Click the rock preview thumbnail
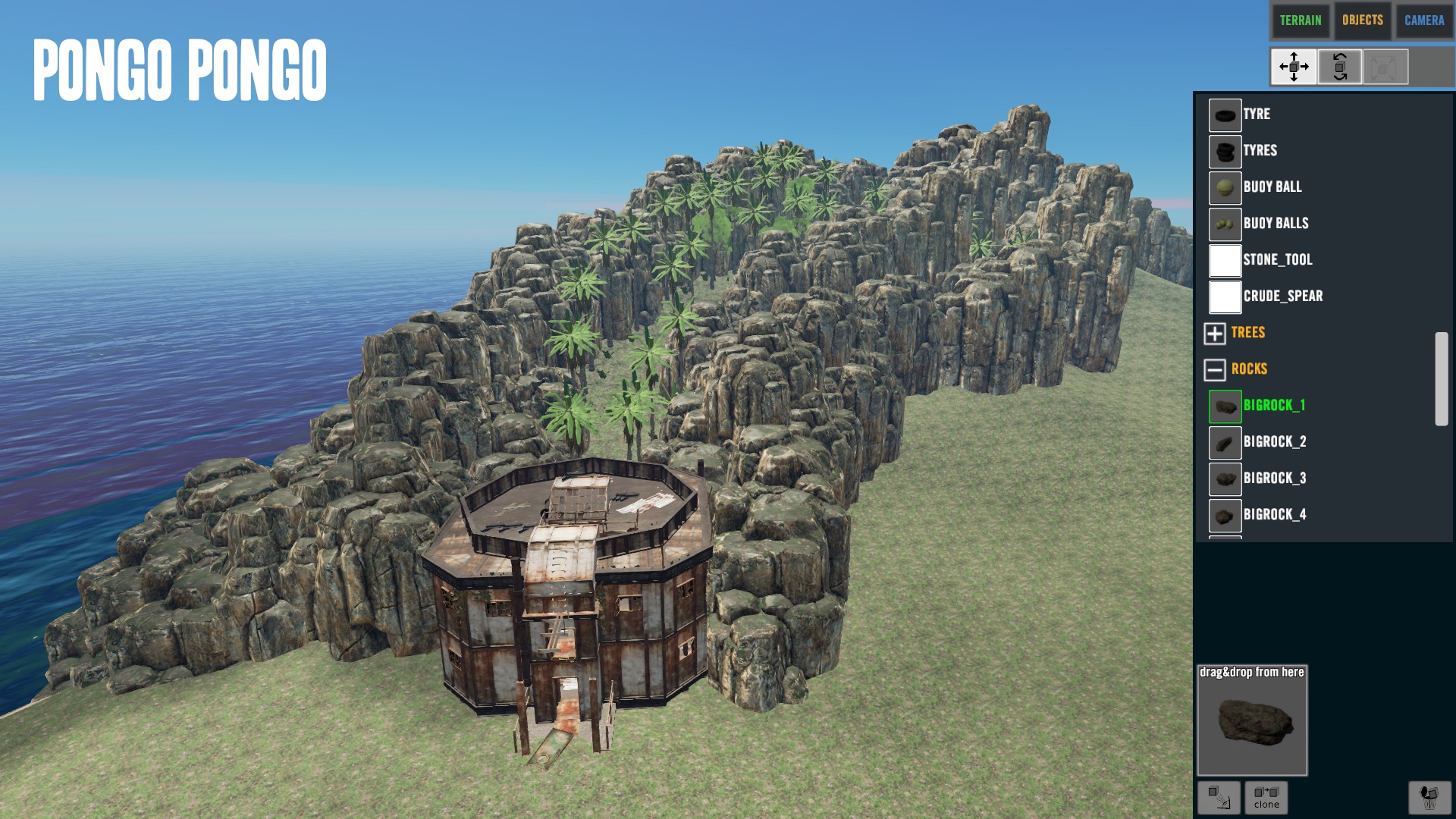This screenshot has height=819, width=1456. (x=1252, y=721)
